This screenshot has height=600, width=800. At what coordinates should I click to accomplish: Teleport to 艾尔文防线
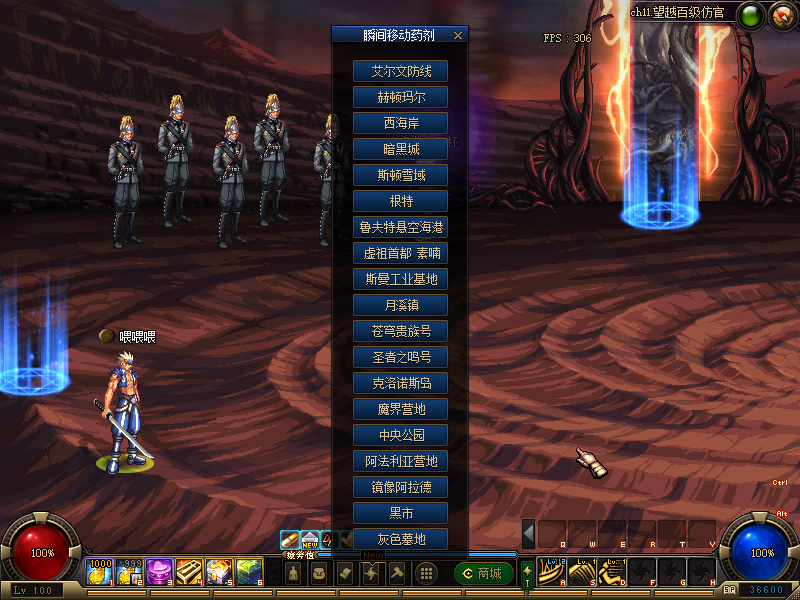[400, 71]
